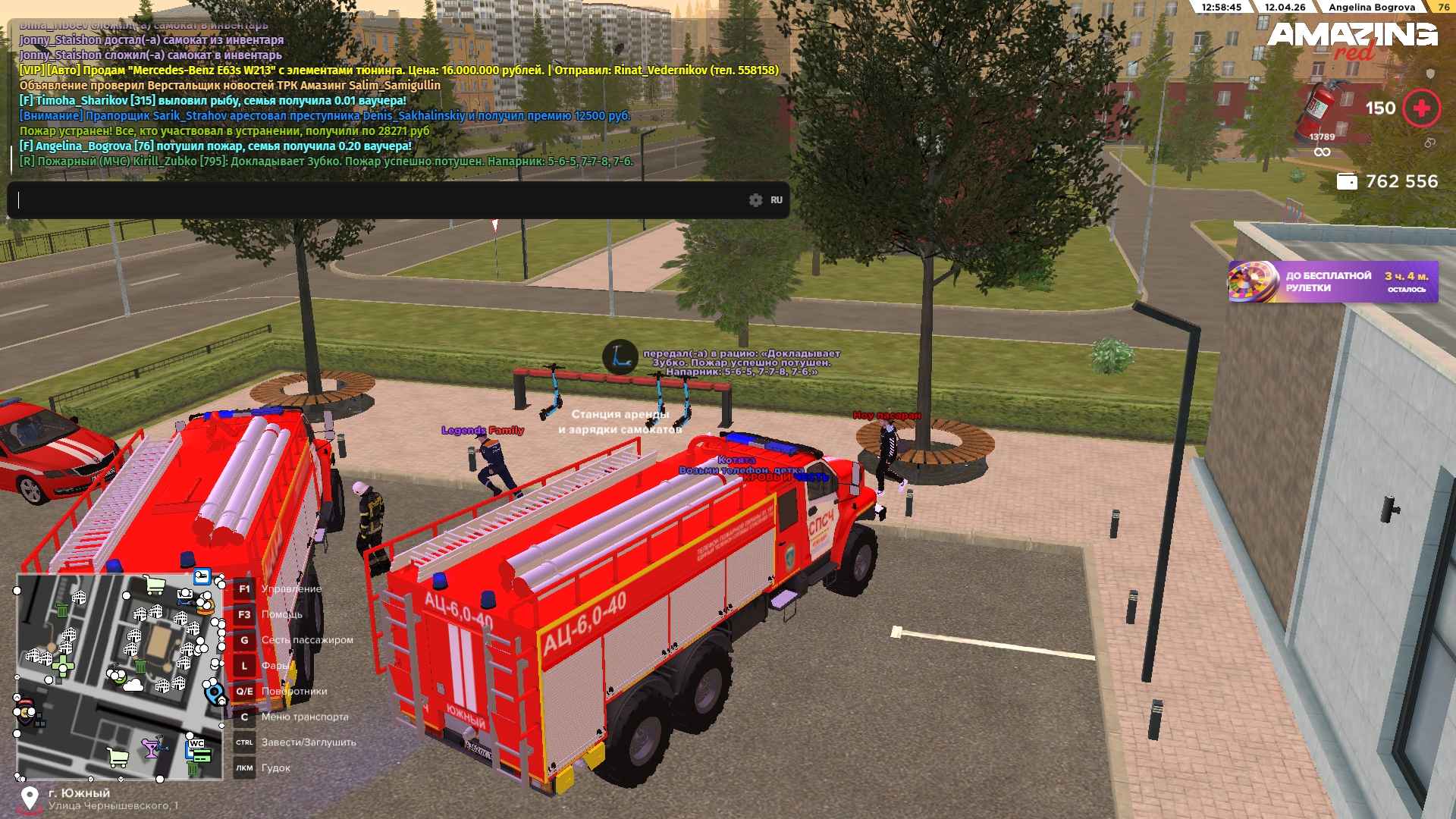
Task: Open the free roulette banner
Action: pyautogui.click(x=1332, y=282)
